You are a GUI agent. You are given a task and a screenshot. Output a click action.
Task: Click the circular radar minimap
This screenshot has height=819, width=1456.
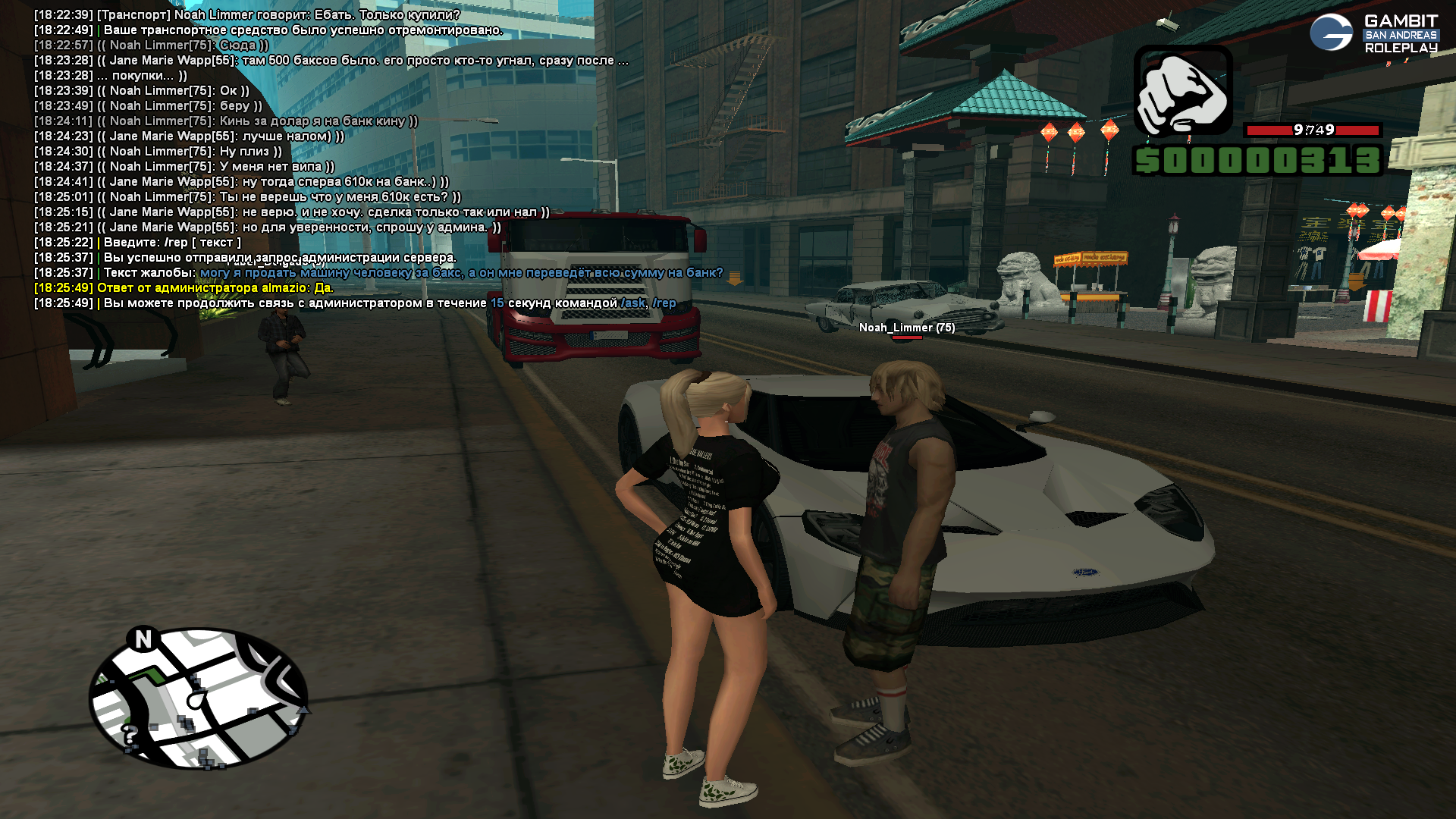pos(199,698)
